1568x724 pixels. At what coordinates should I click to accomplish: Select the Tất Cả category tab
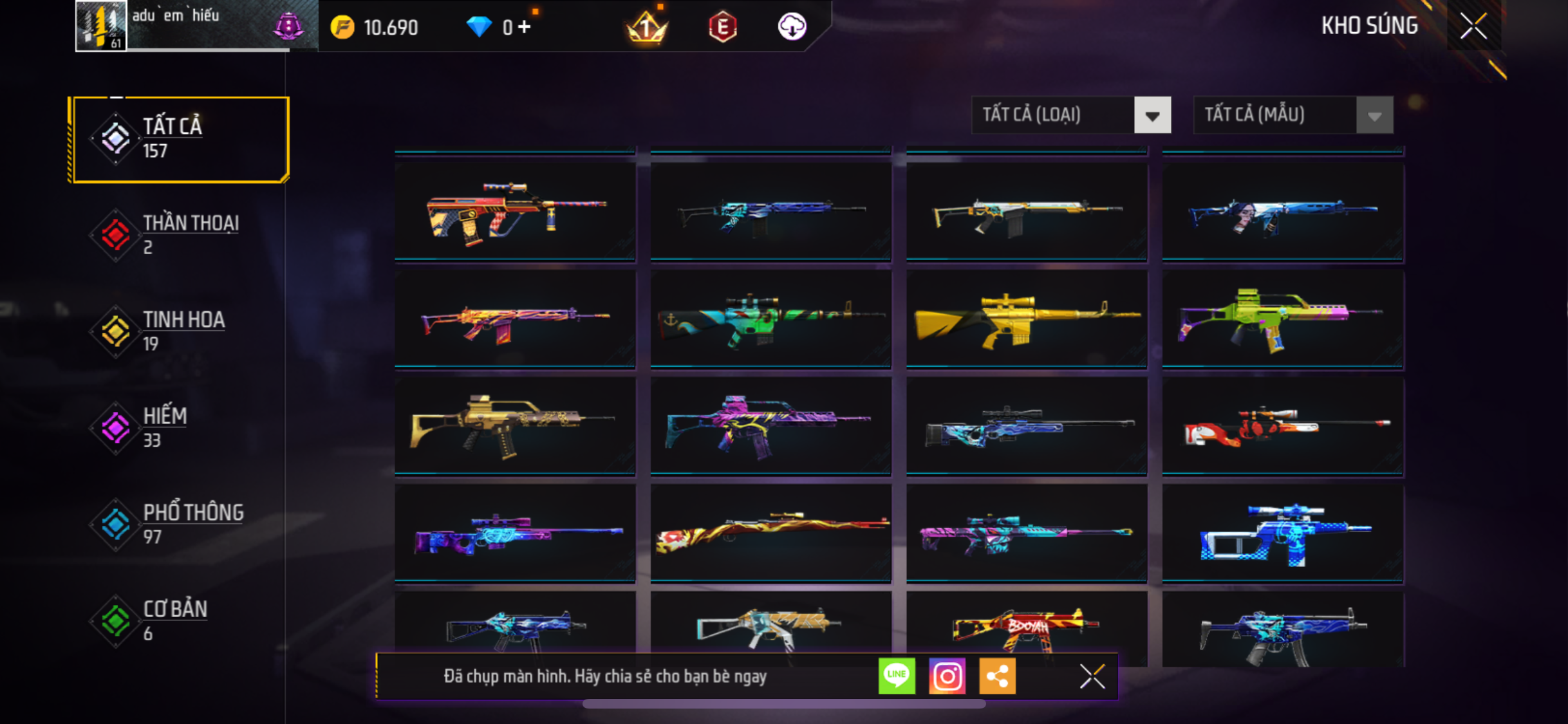pos(180,139)
